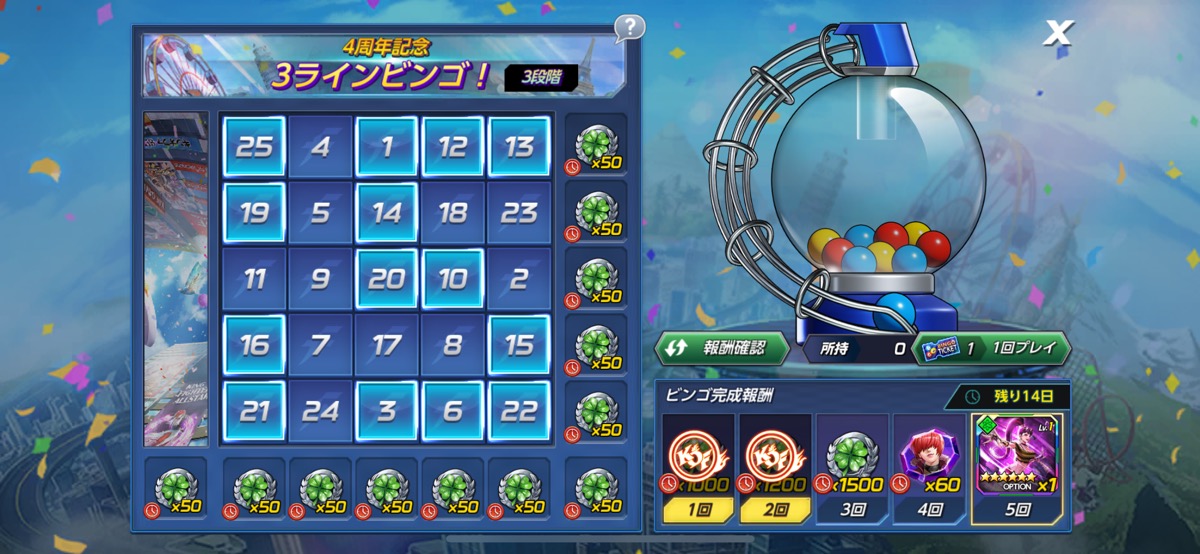Choose bingo tile number 17
This screenshot has height=554, width=1200.
386,345
